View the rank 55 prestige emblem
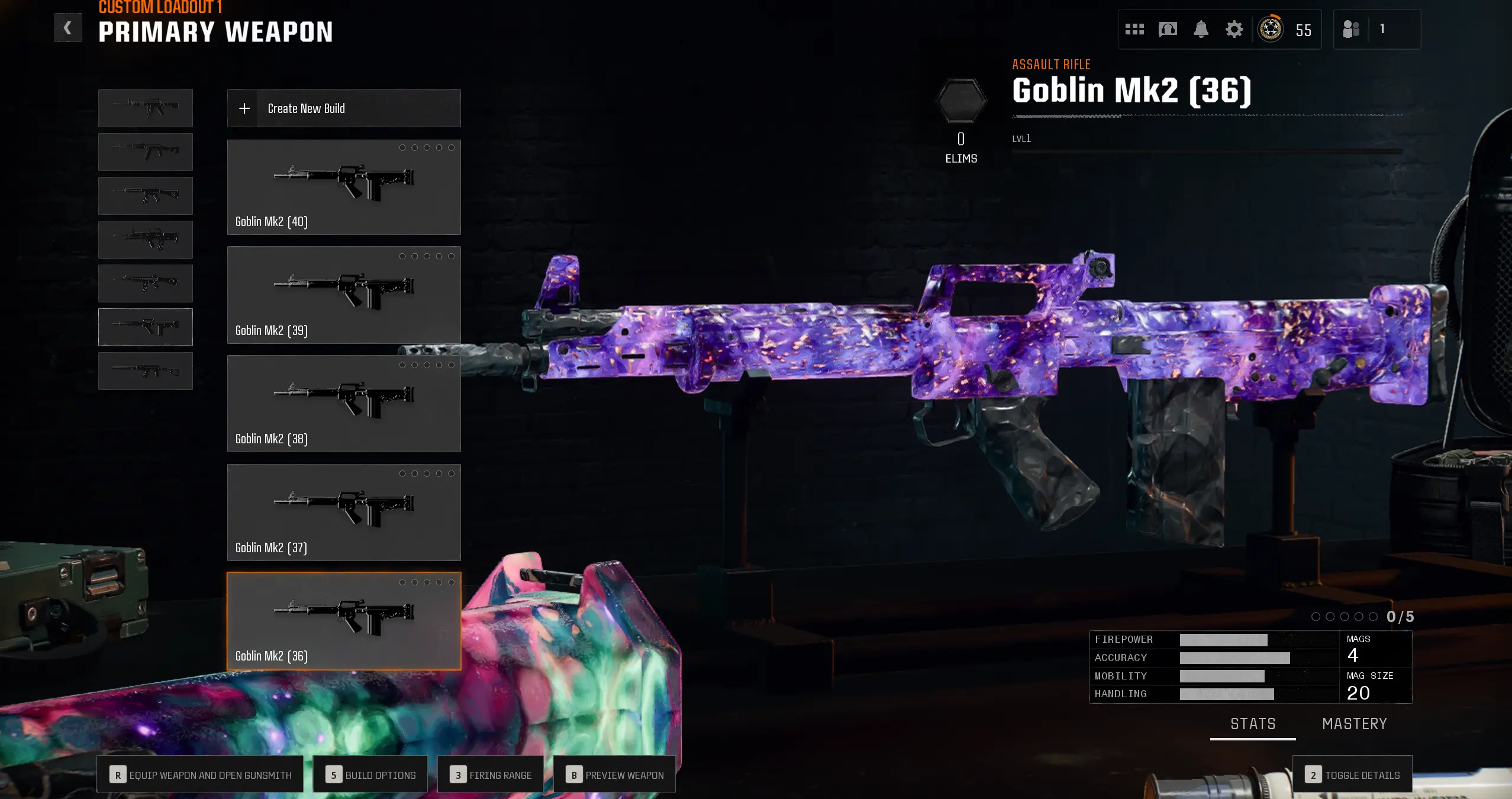Viewport: 1512px width, 799px height. pyautogui.click(x=1270, y=28)
